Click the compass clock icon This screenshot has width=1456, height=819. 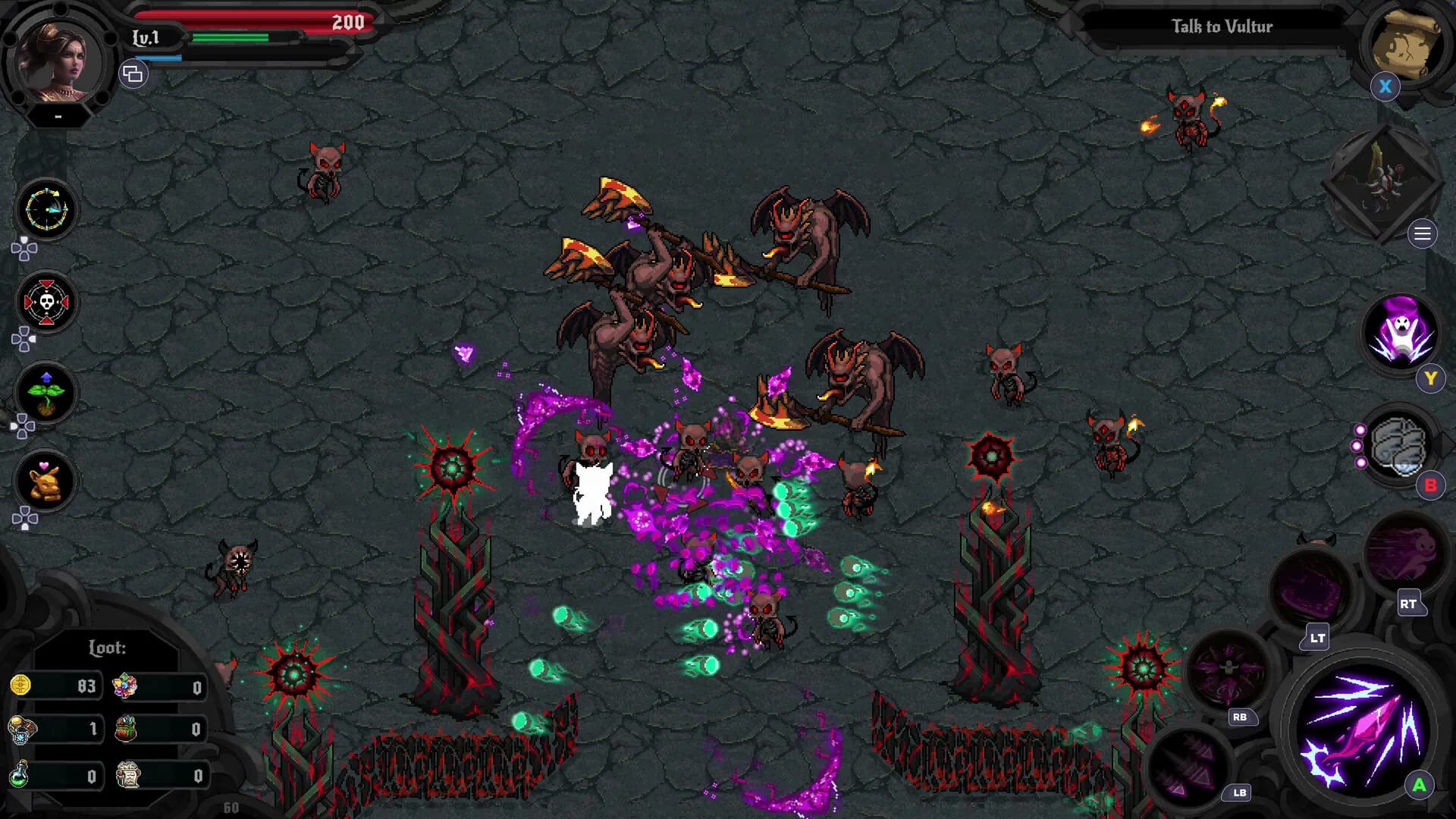pos(46,209)
